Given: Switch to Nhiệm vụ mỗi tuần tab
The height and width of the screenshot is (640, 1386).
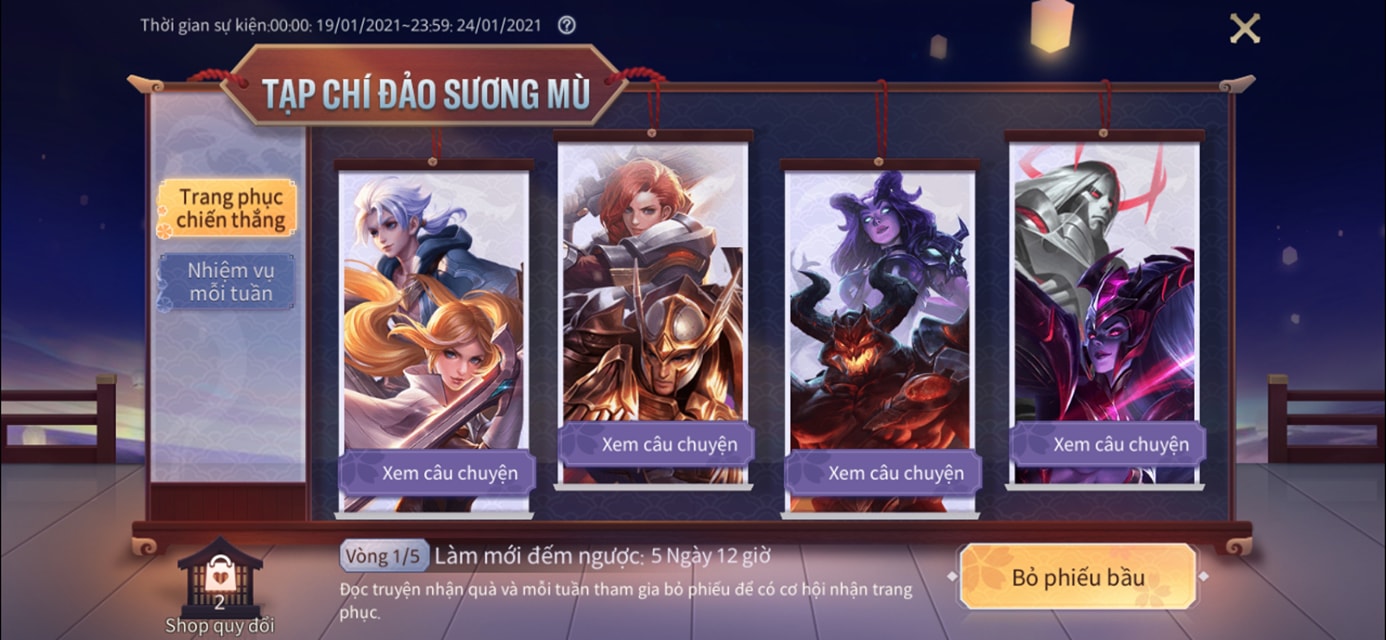Looking at the screenshot, I should click(230, 281).
